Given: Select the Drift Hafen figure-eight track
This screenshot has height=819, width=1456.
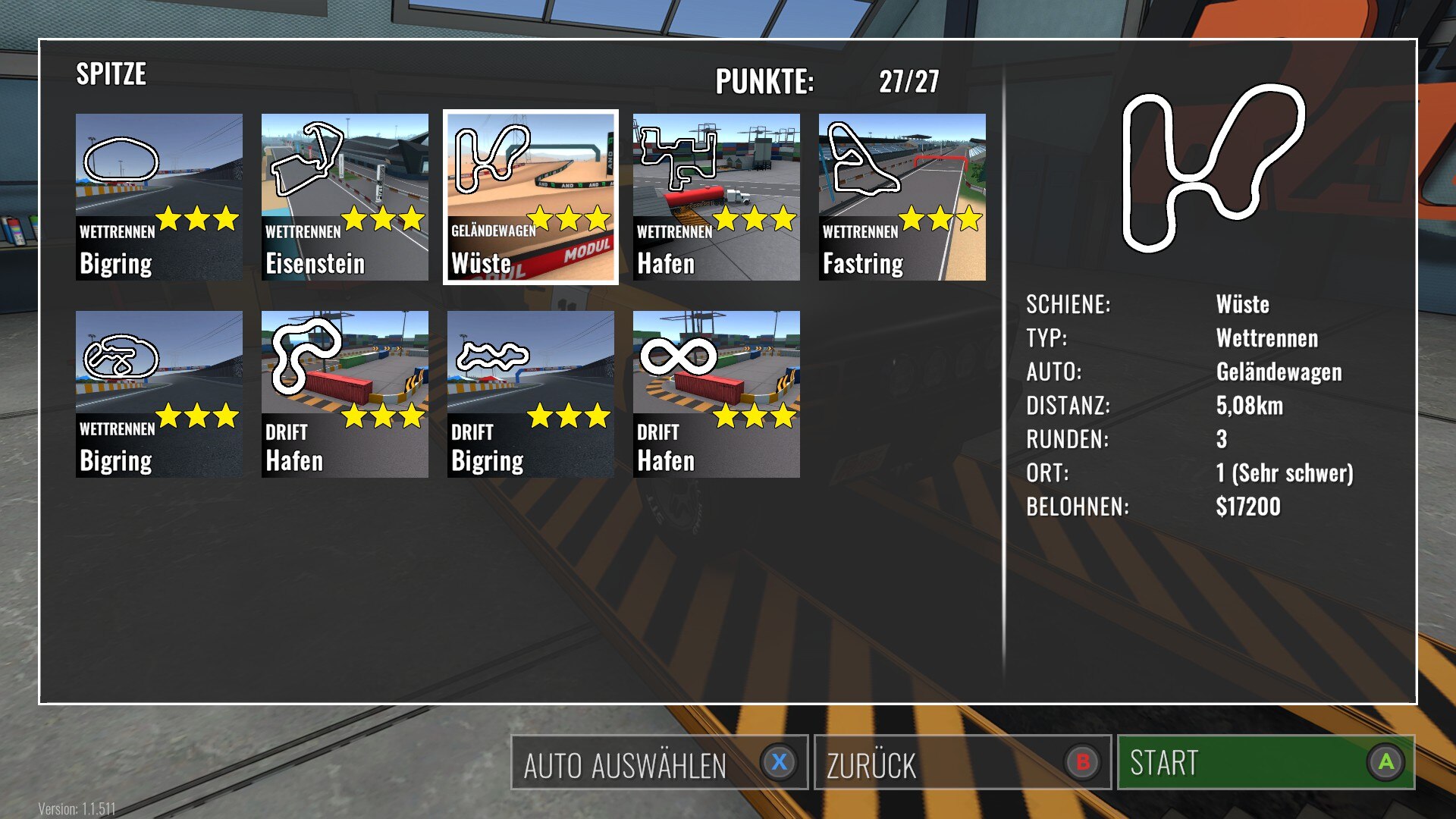Looking at the screenshot, I should (717, 394).
